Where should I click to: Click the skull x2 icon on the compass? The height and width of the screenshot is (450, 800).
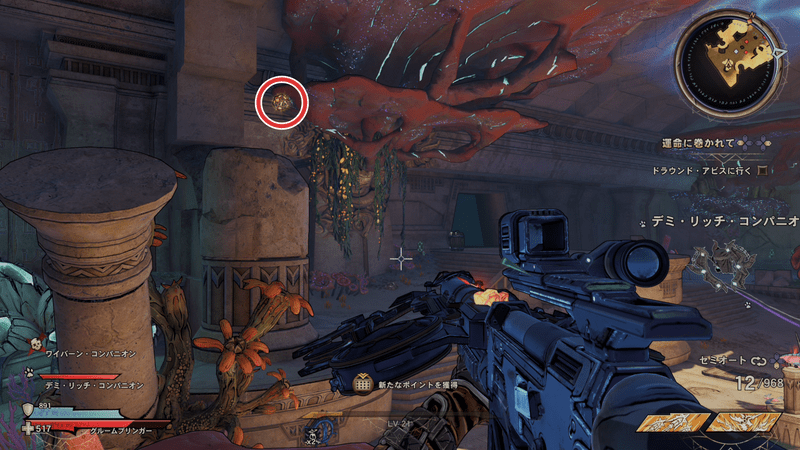pyautogui.click(x=313, y=433)
